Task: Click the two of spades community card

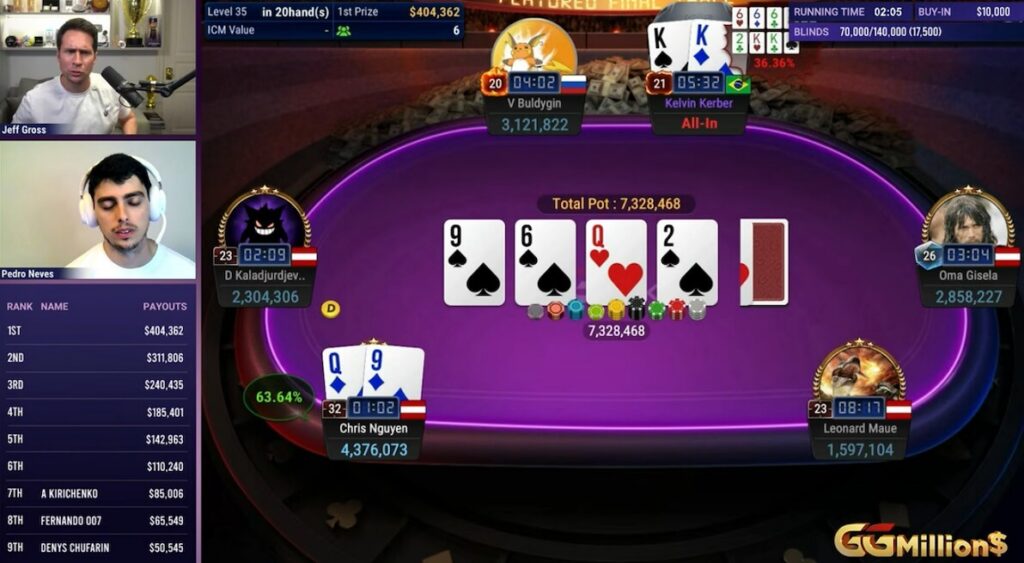Action: [x=687, y=262]
